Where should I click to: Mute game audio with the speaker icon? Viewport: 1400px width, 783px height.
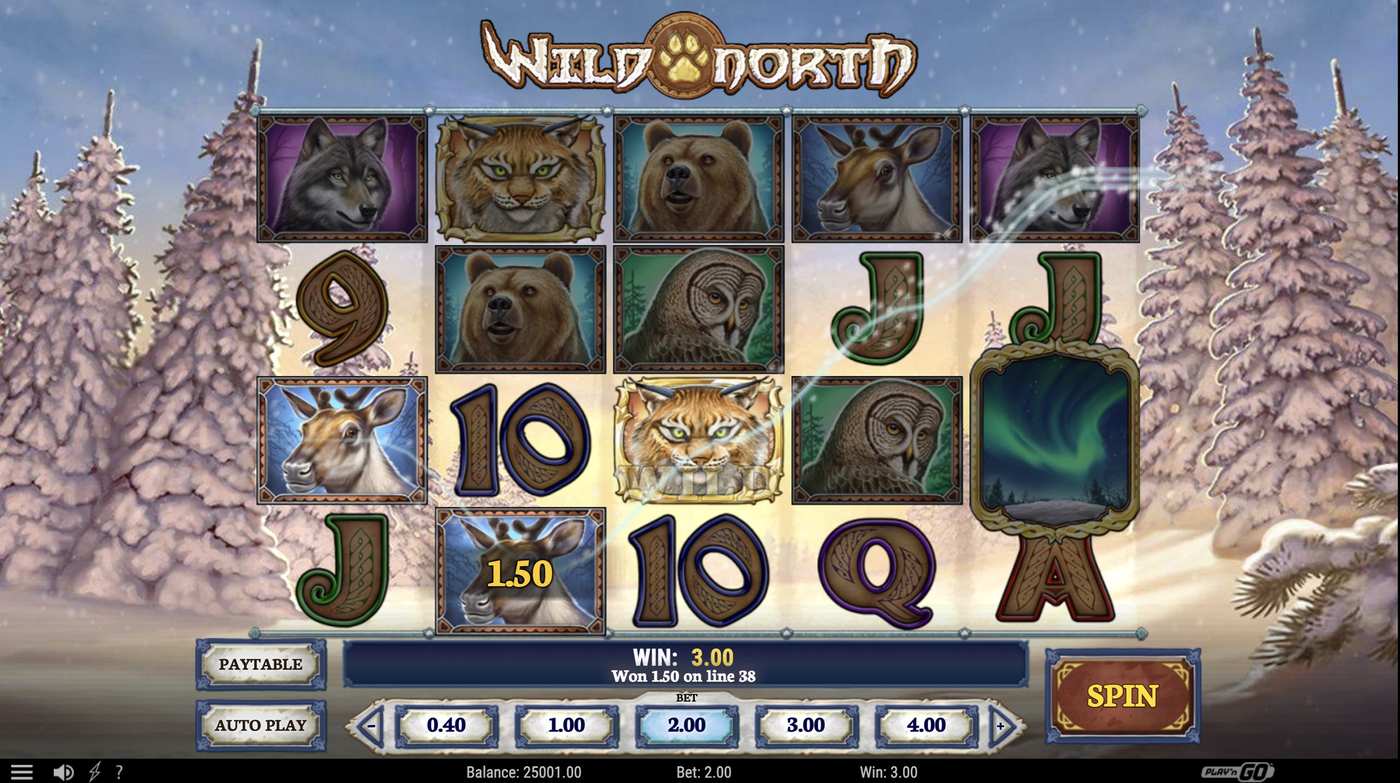click(62, 771)
